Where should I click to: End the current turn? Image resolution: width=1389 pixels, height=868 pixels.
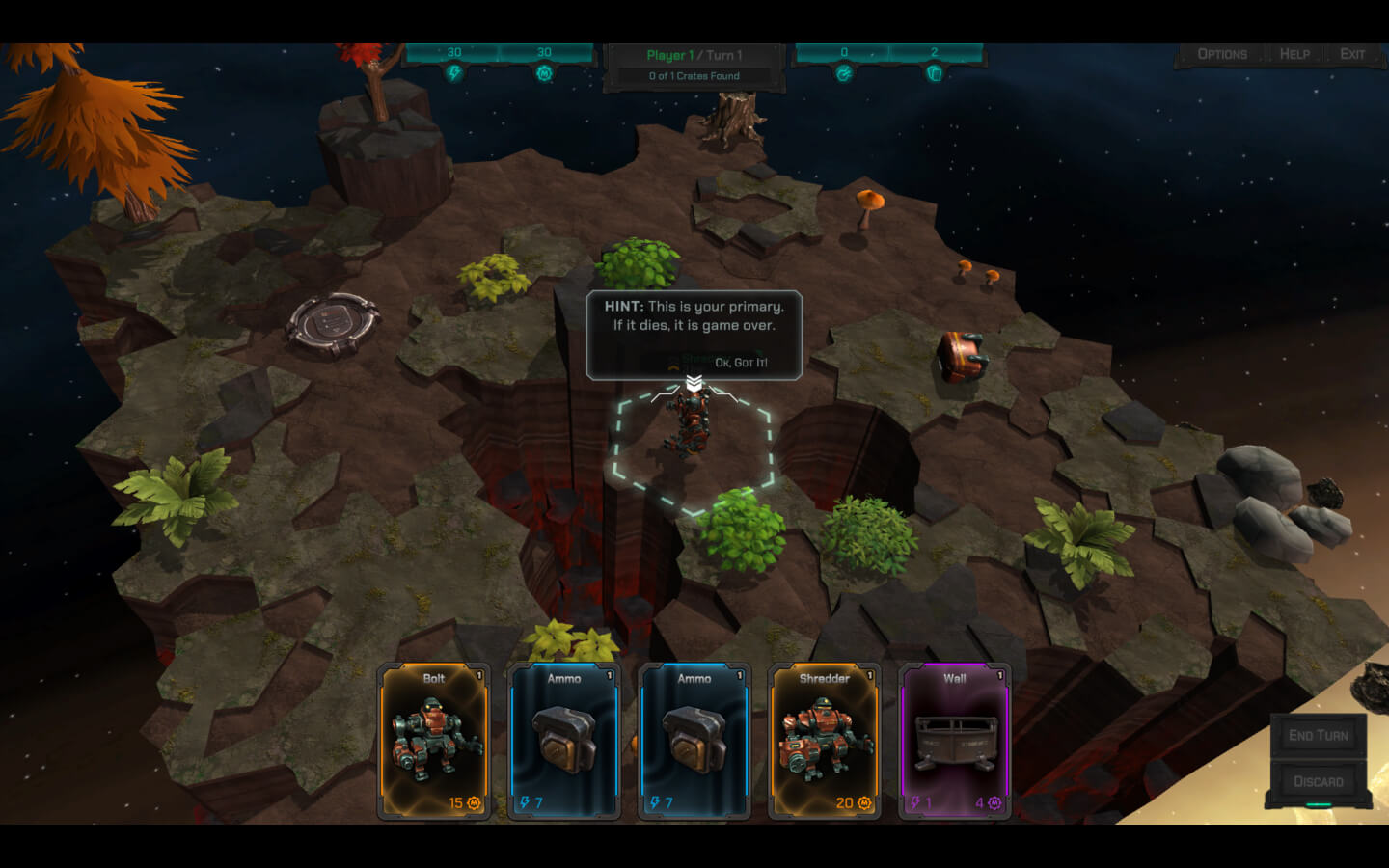pyautogui.click(x=1318, y=735)
